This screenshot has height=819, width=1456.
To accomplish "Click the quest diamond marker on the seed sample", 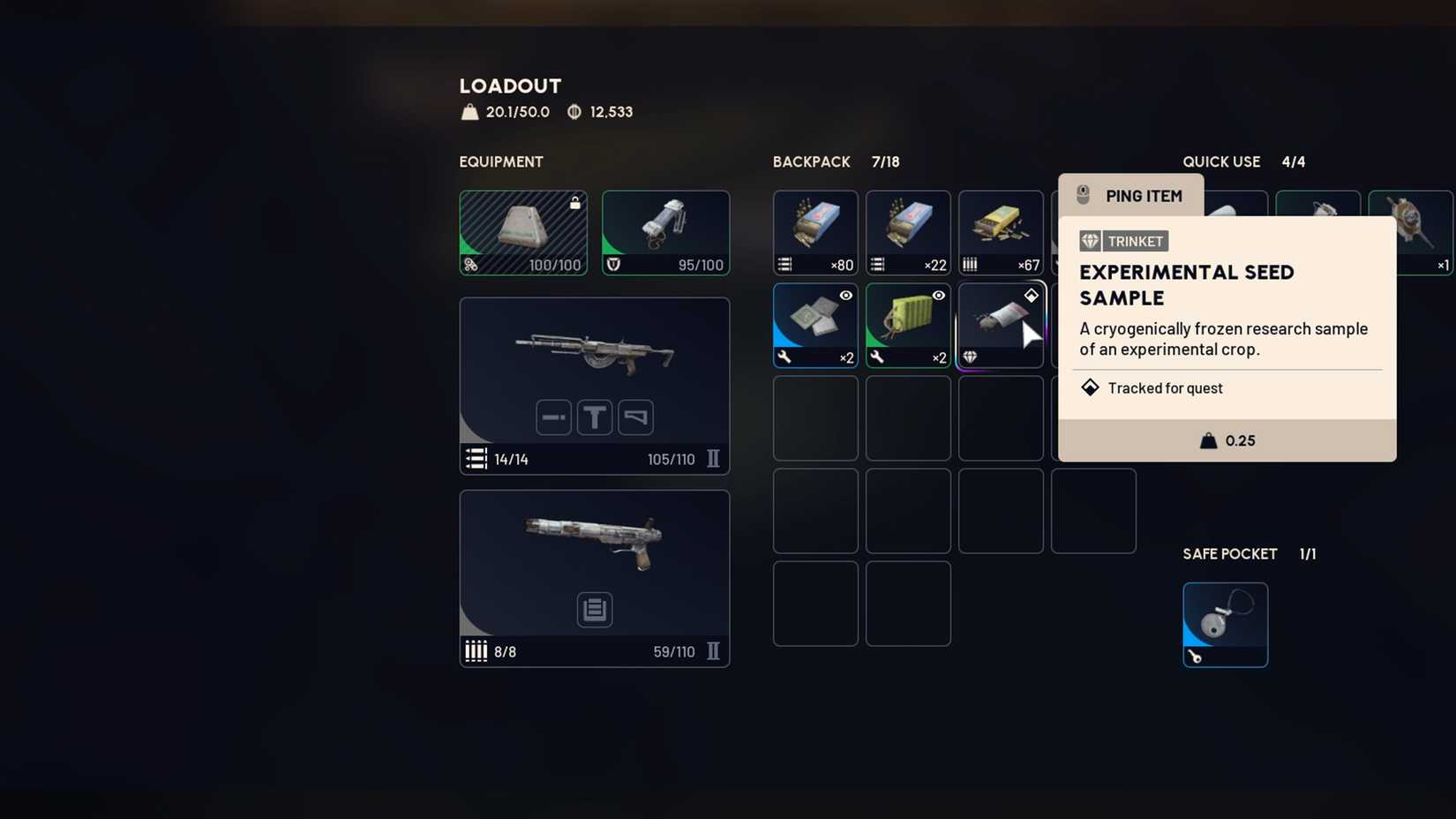I will (x=1032, y=295).
